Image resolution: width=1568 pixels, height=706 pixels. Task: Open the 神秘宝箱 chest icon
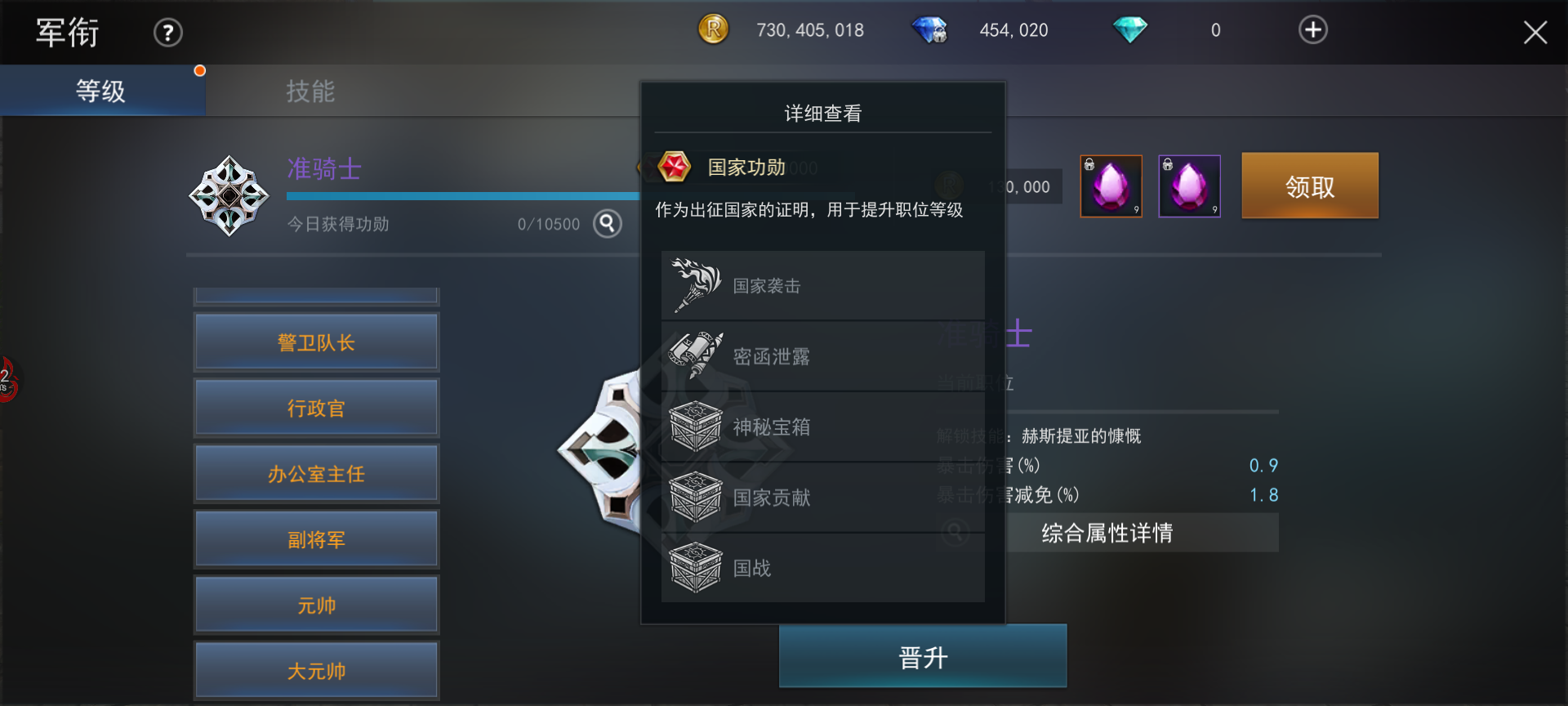[x=696, y=426]
